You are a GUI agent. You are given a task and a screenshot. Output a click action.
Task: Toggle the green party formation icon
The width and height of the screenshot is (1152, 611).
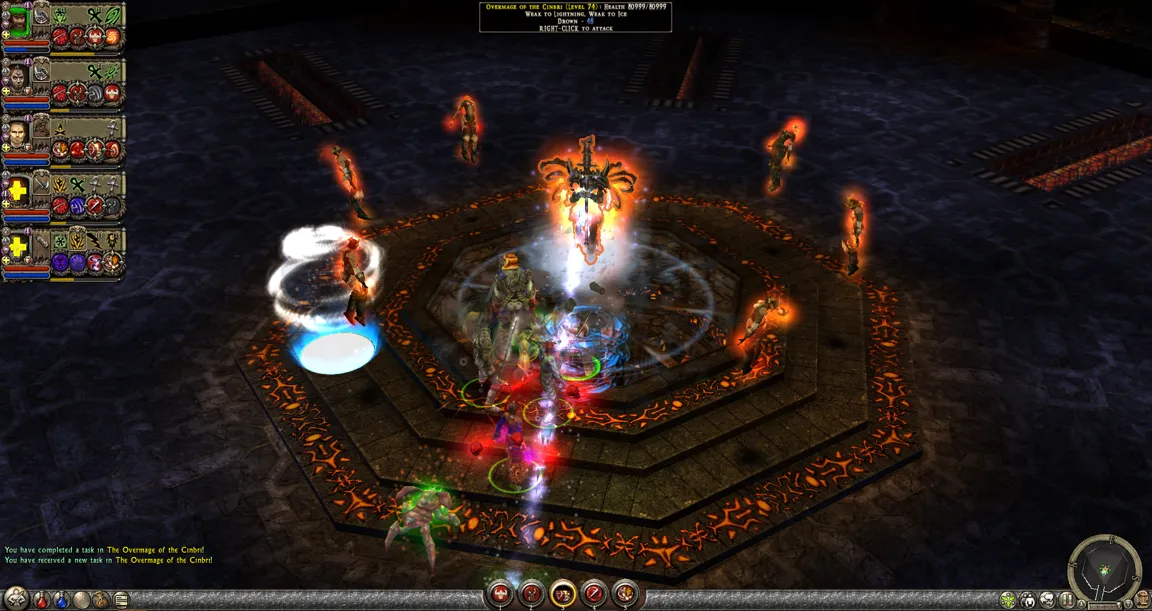pyautogui.click(x=1008, y=600)
